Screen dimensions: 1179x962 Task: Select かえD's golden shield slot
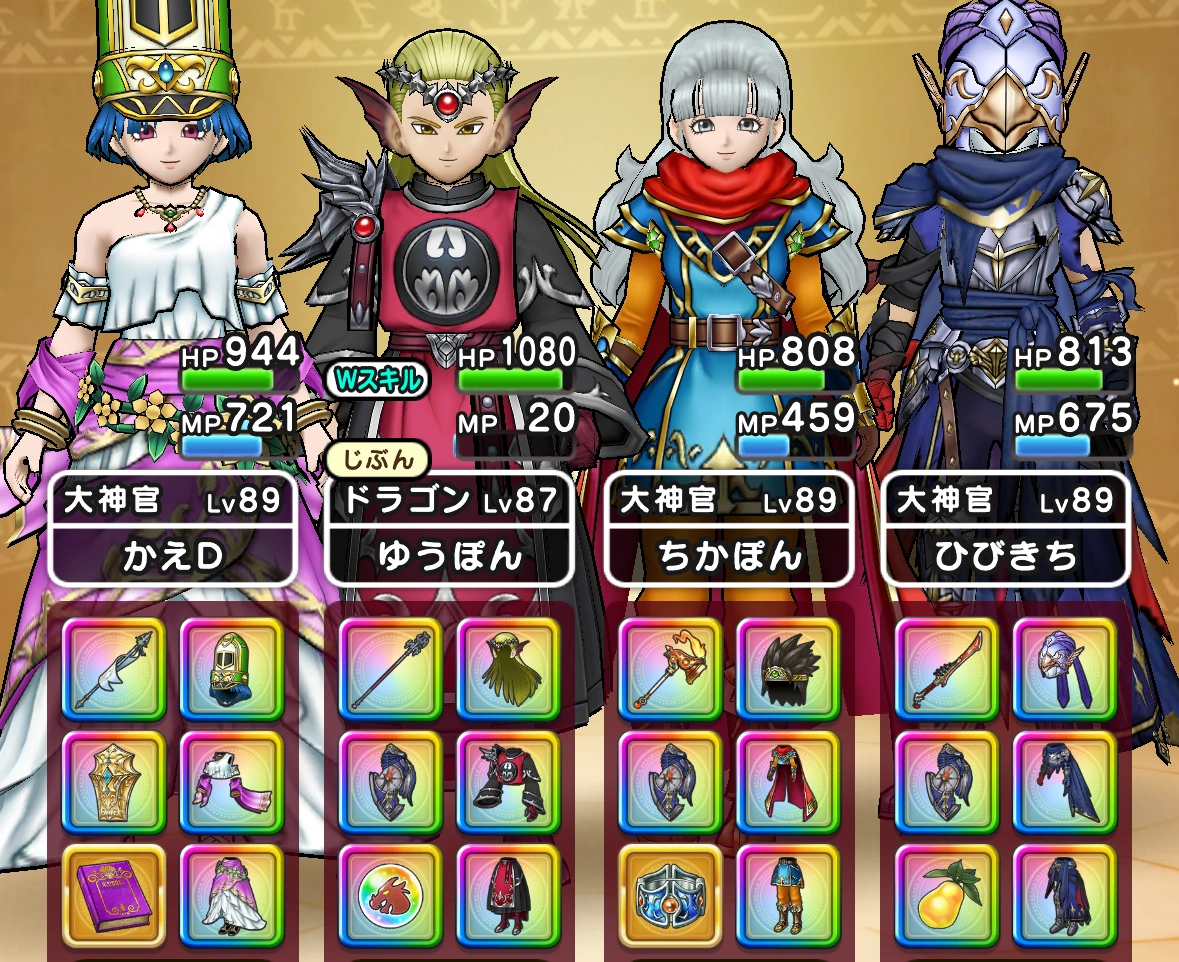[113, 782]
